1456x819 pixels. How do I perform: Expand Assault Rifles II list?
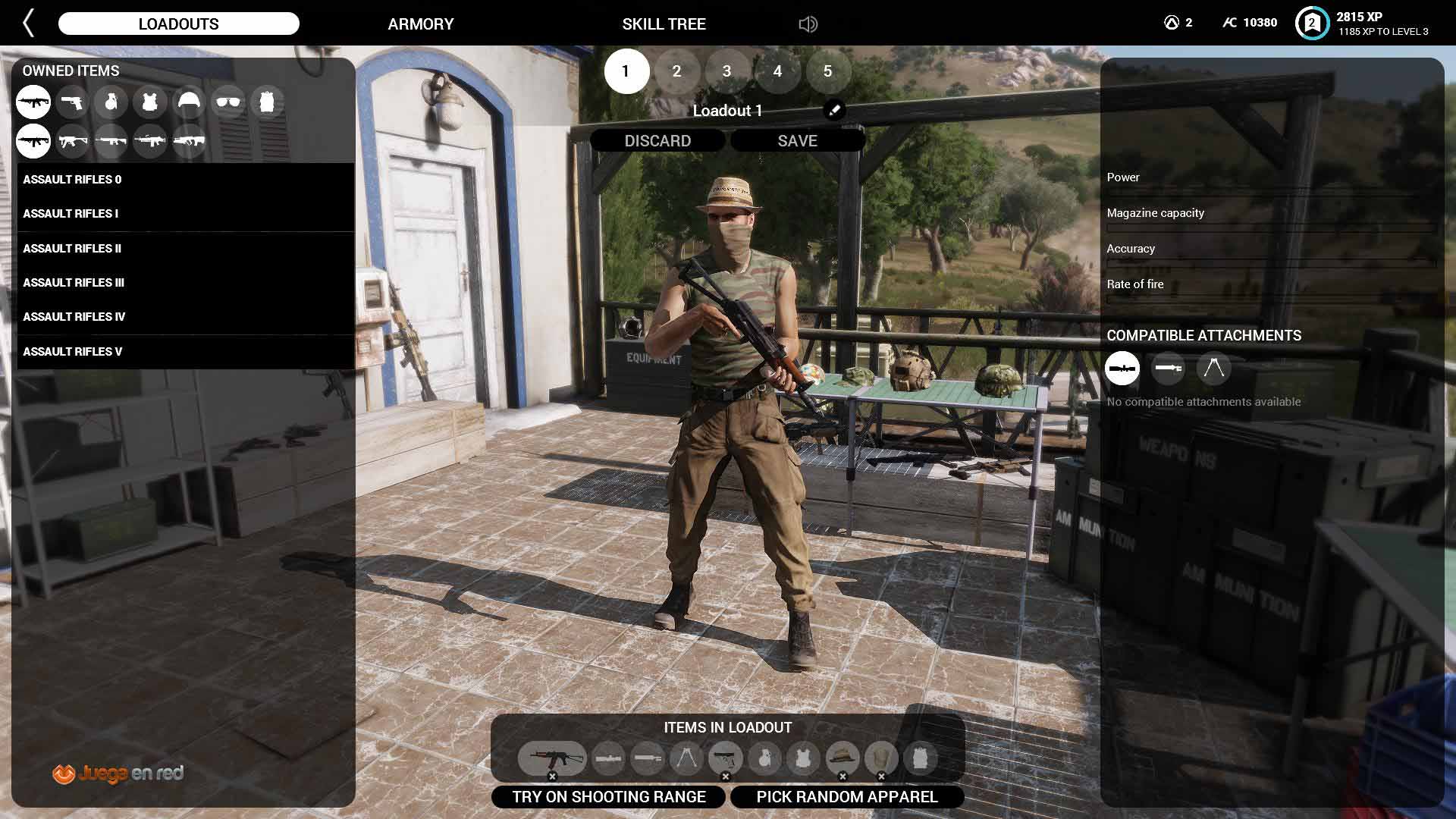pos(72,249)
